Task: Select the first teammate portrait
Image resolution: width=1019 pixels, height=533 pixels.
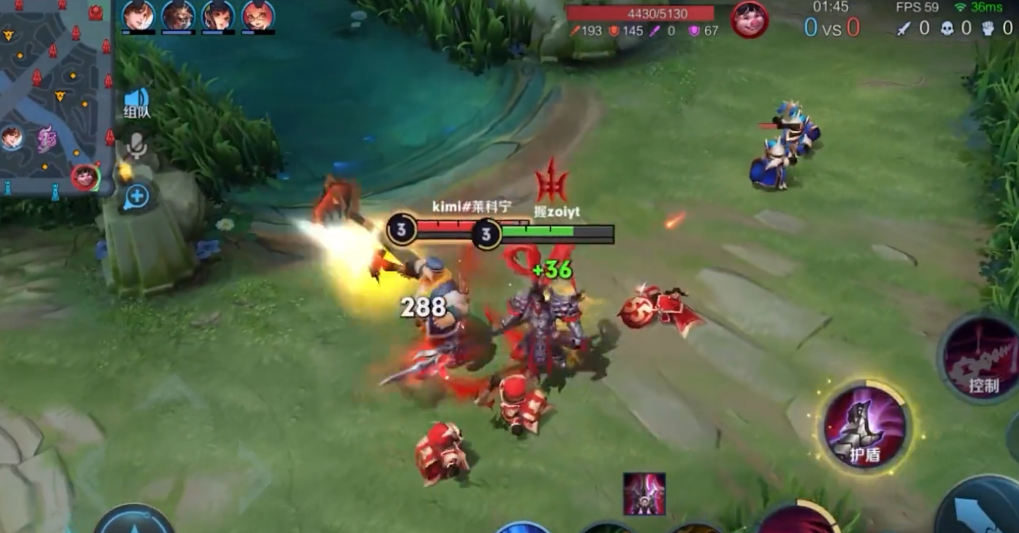Action: tap(139, 16)
